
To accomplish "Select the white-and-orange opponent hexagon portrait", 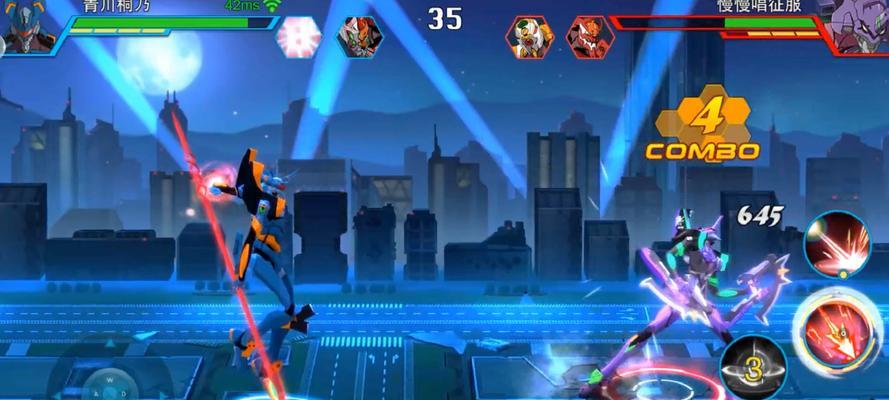I will click(529, 36).
